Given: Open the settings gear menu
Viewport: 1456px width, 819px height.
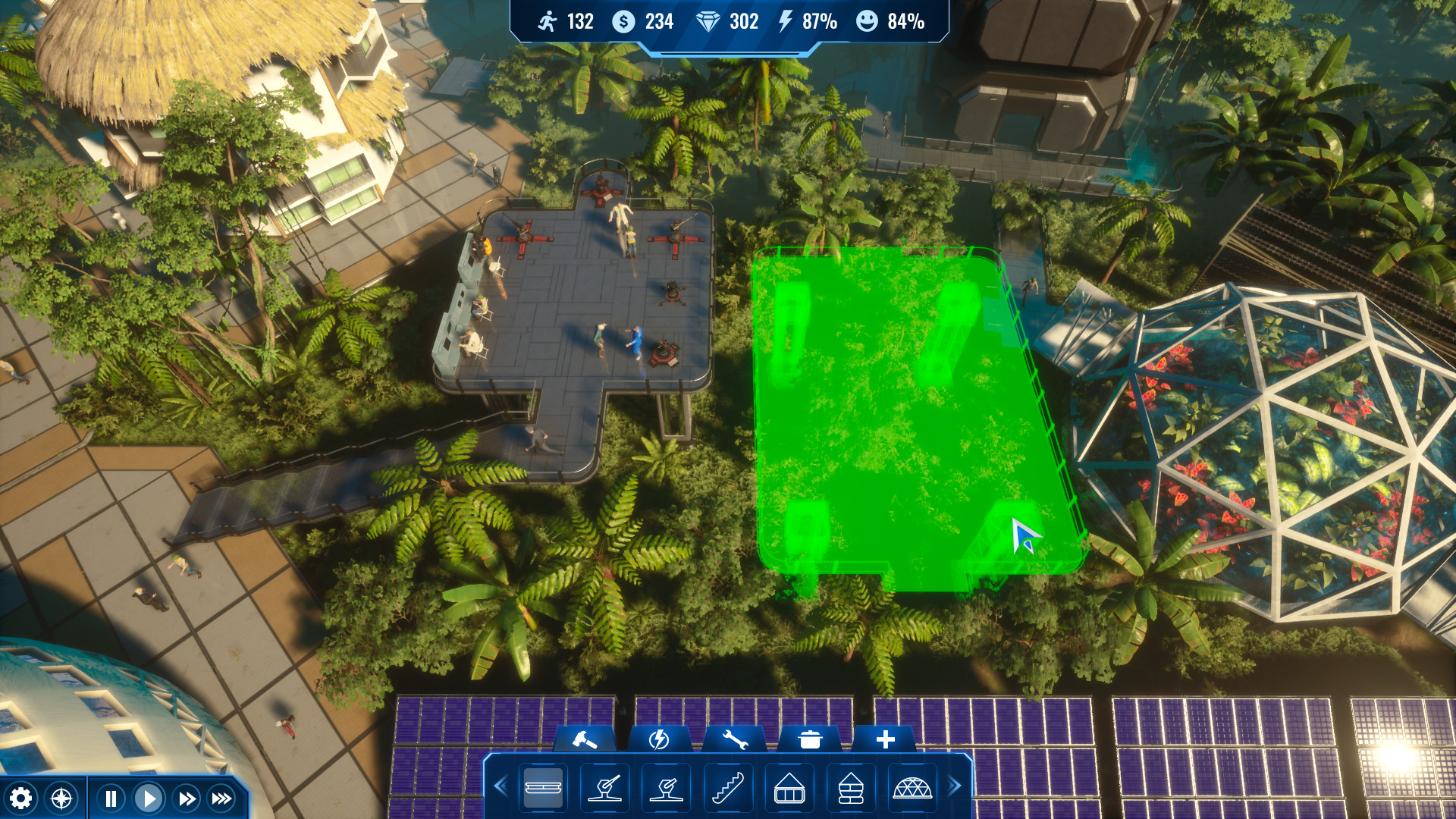Looking at the screenshot, I should 23,798.
